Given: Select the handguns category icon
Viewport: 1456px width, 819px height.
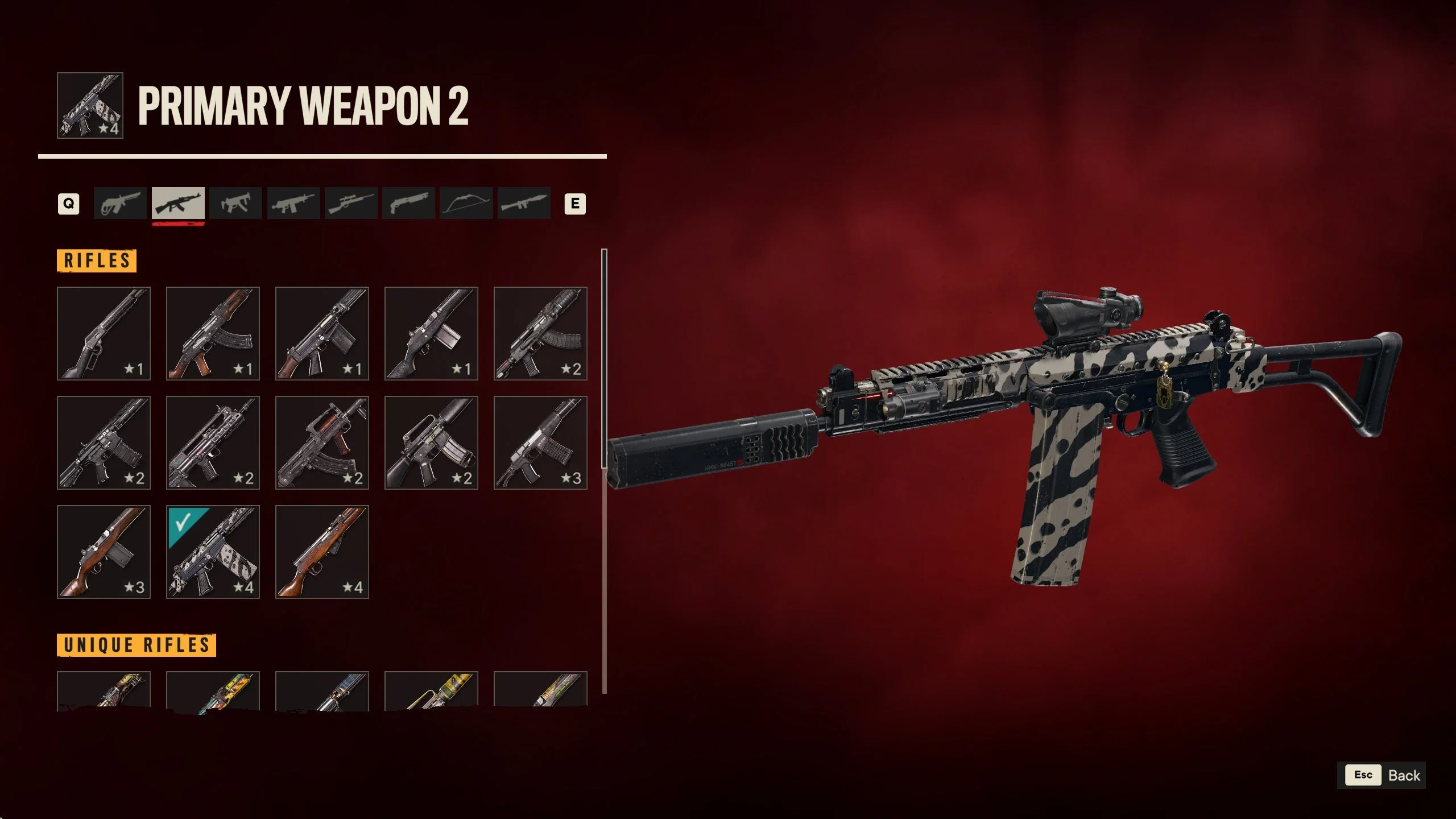Looking at the screenshot, I should [119, 204].
